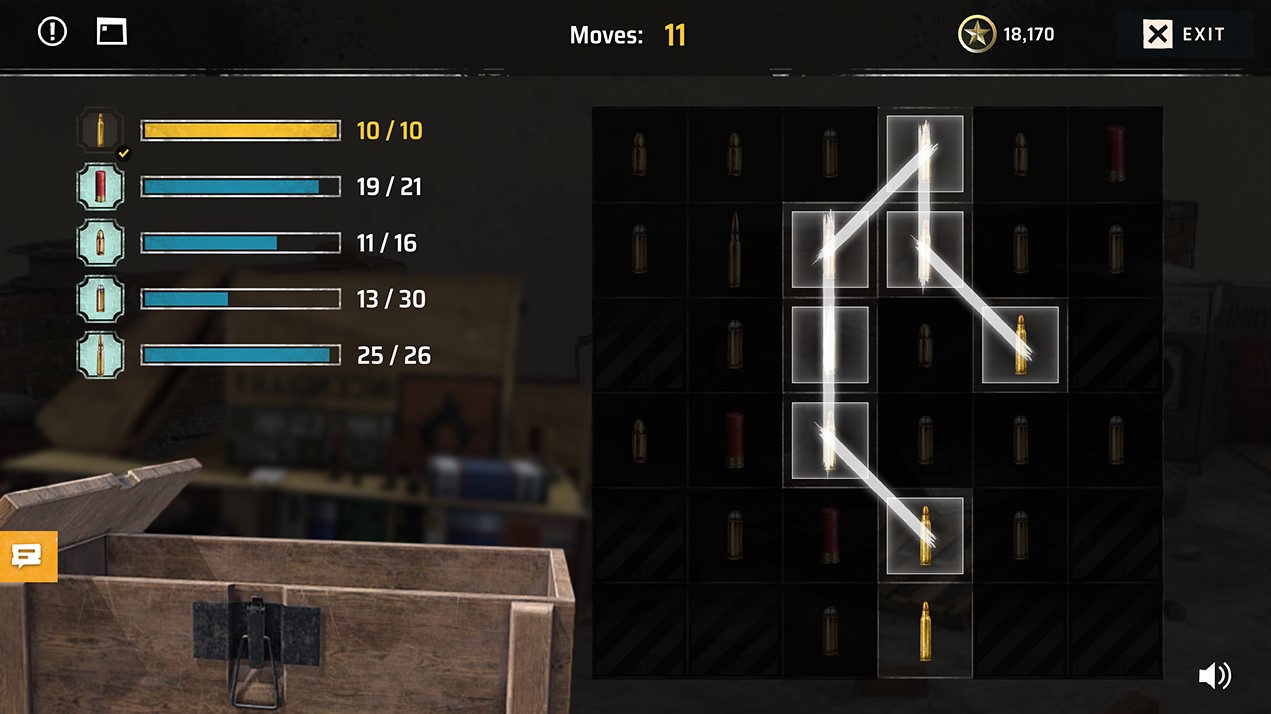
Task: Select the bright gold bullet tile outside the chain
Action: (925, 631)
